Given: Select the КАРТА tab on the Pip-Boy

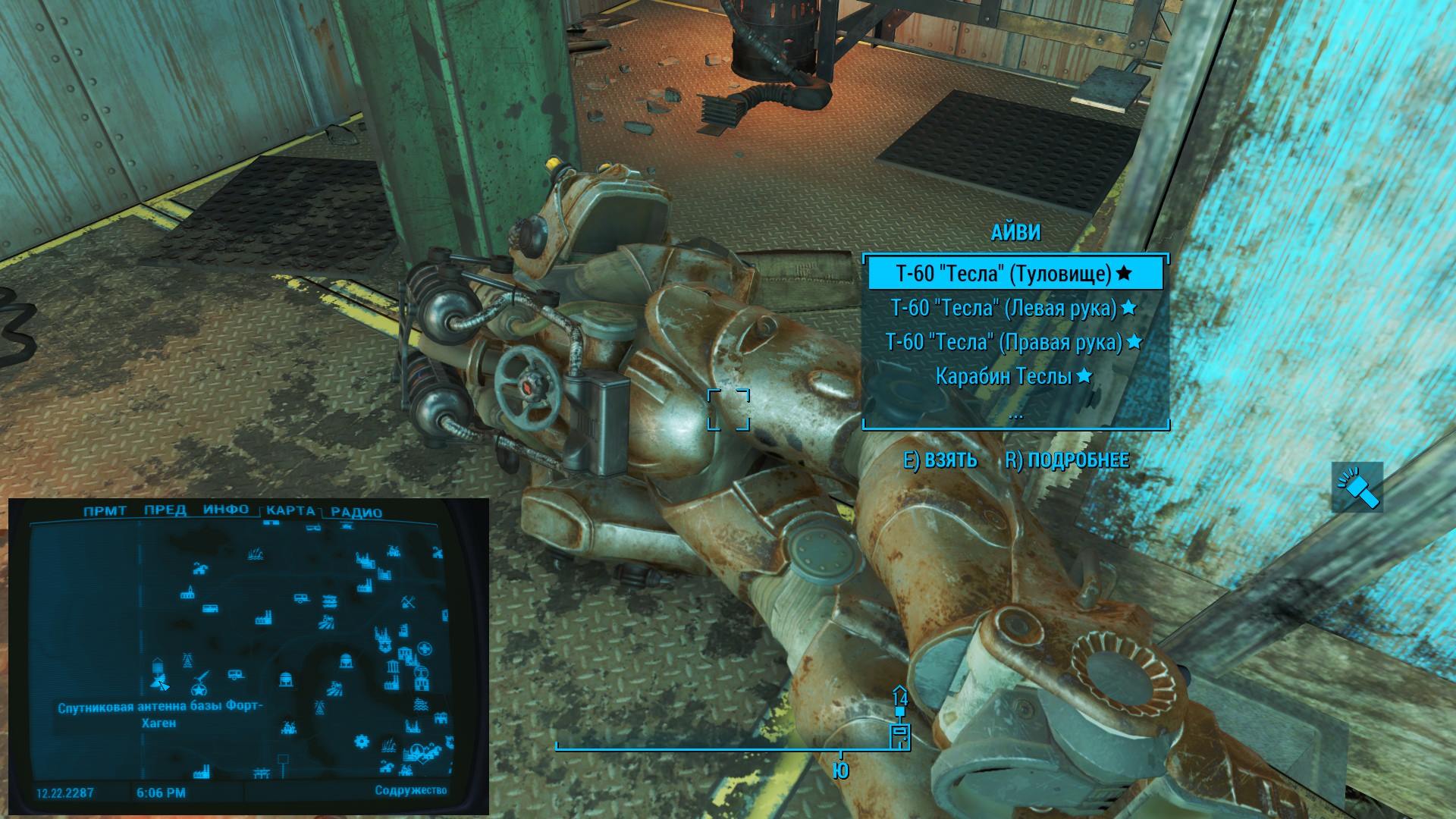Looking at the screenshot, I should [290, 511].
